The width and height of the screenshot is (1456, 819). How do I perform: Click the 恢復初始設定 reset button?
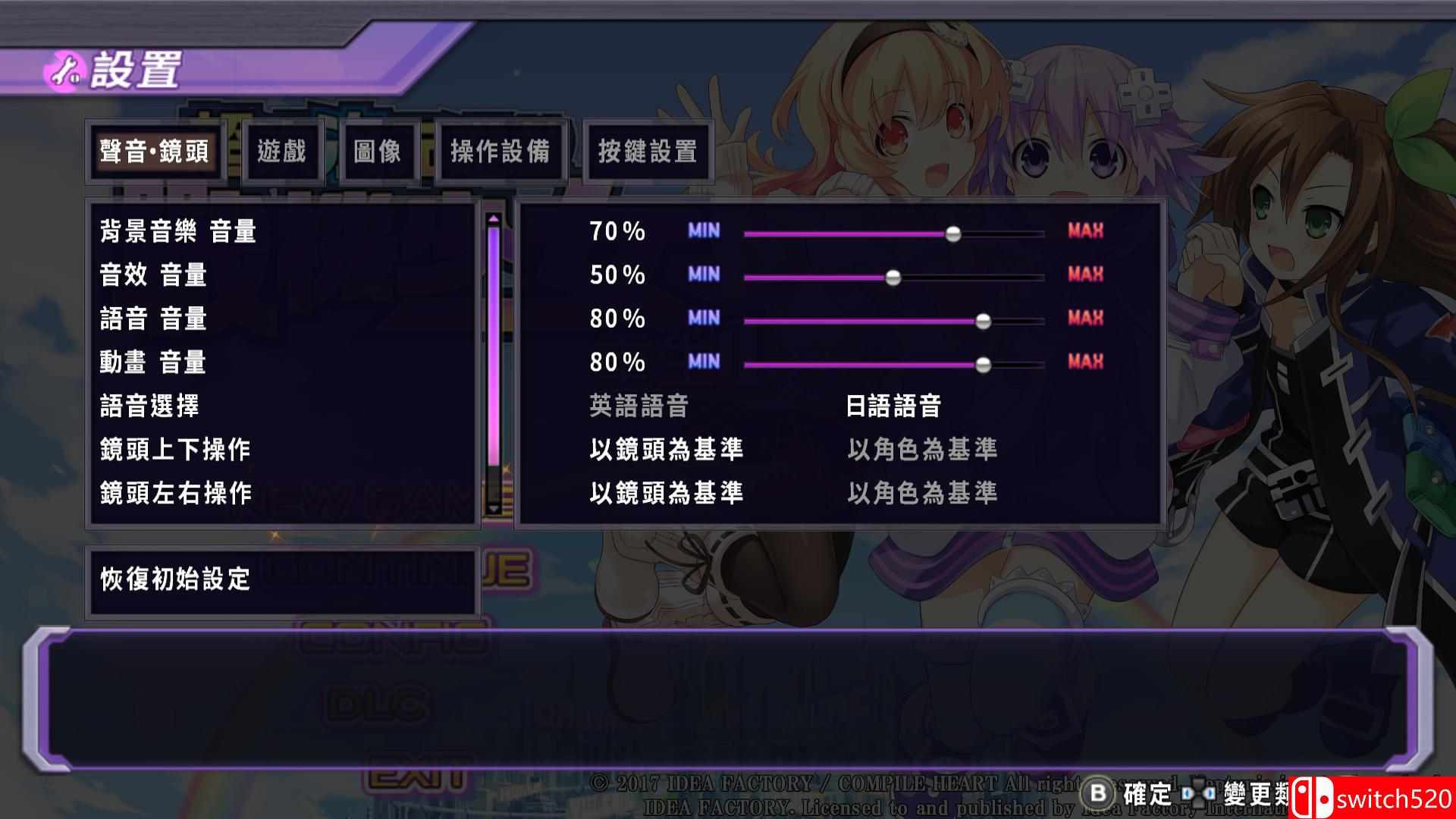(x=174, y=580)
